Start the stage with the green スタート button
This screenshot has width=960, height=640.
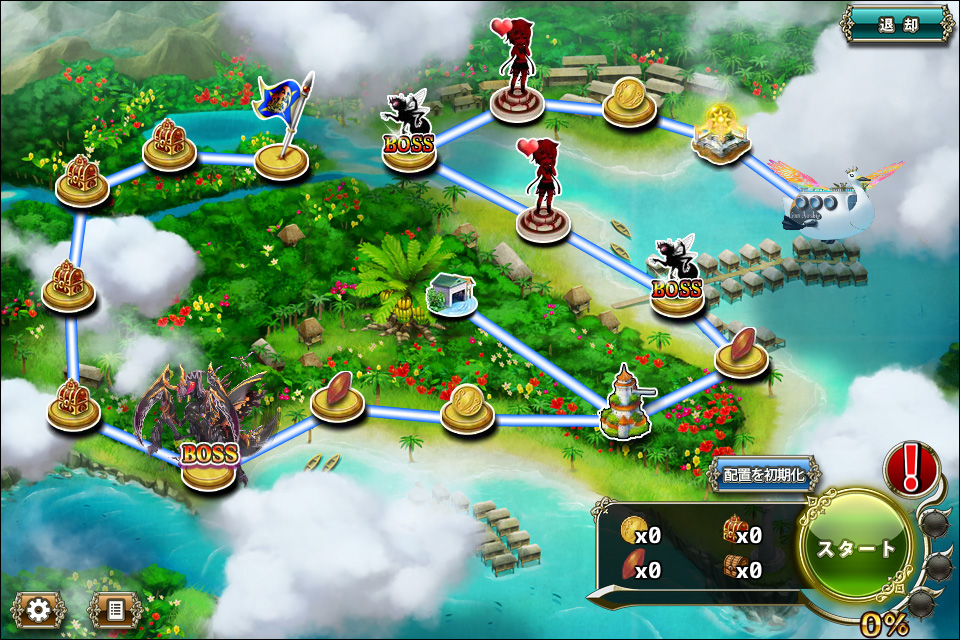(x=856, y=548)
